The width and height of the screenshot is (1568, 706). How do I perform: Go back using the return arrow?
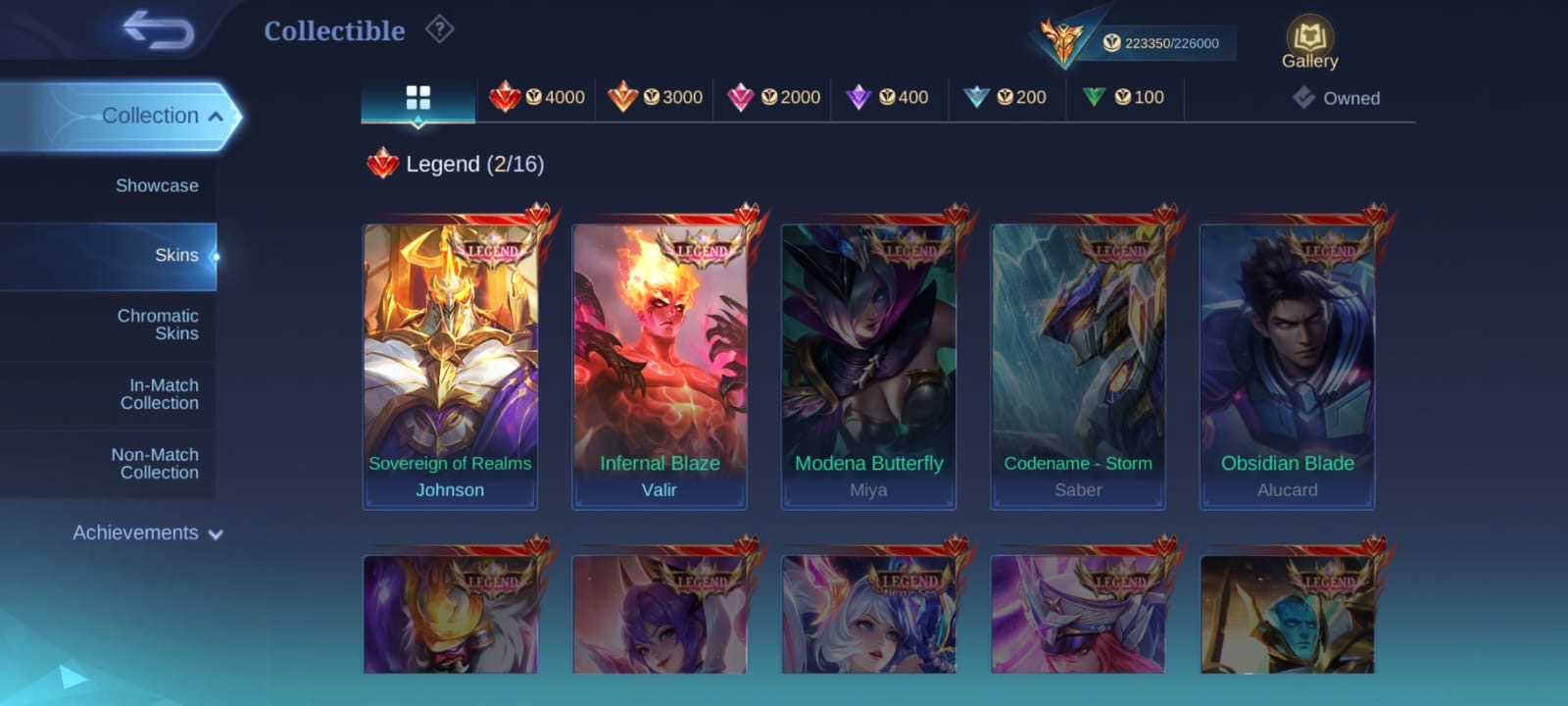point(158,30)
